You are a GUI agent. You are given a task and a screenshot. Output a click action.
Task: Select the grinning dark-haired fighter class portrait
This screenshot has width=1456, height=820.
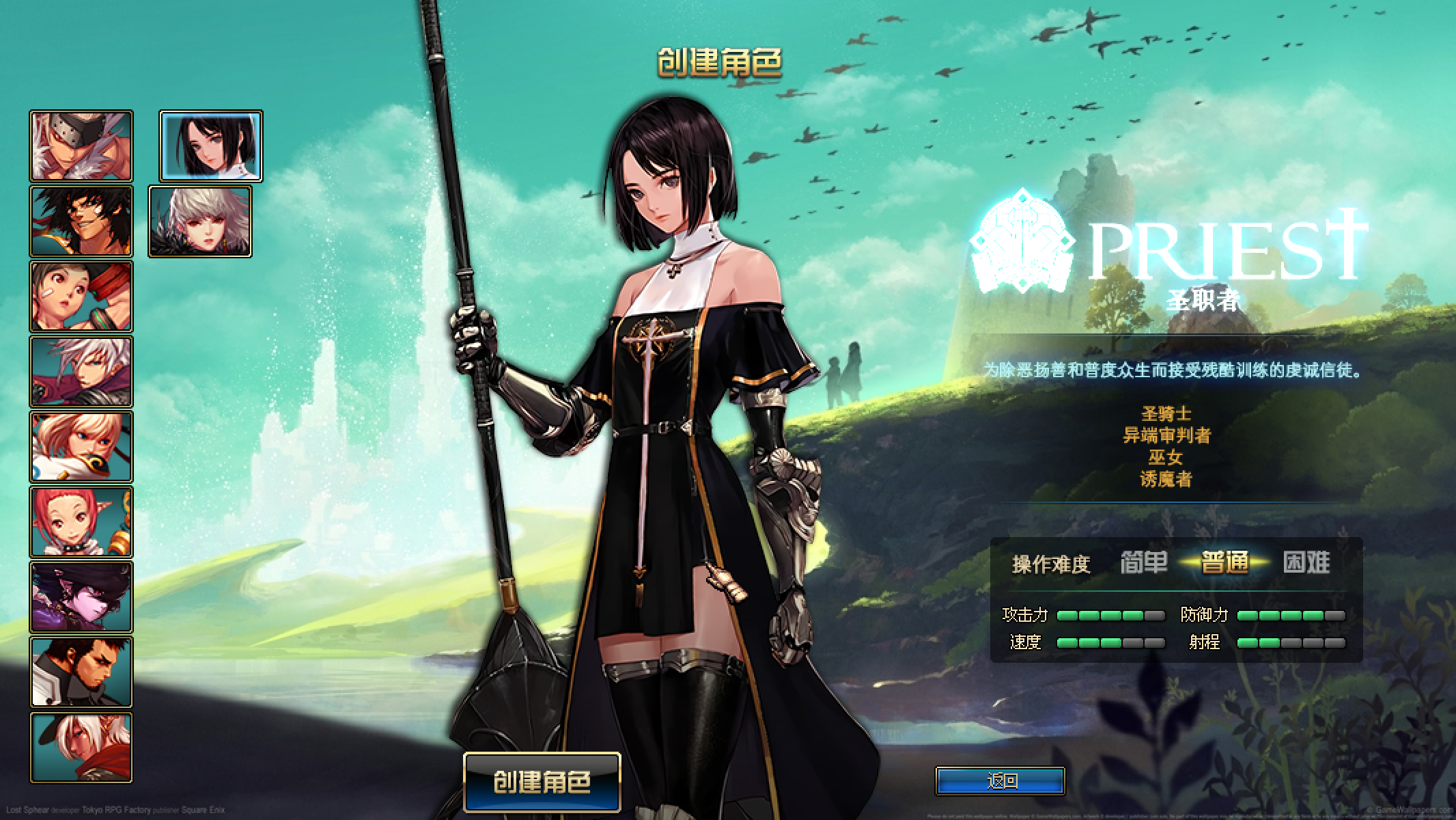(81, 220)
